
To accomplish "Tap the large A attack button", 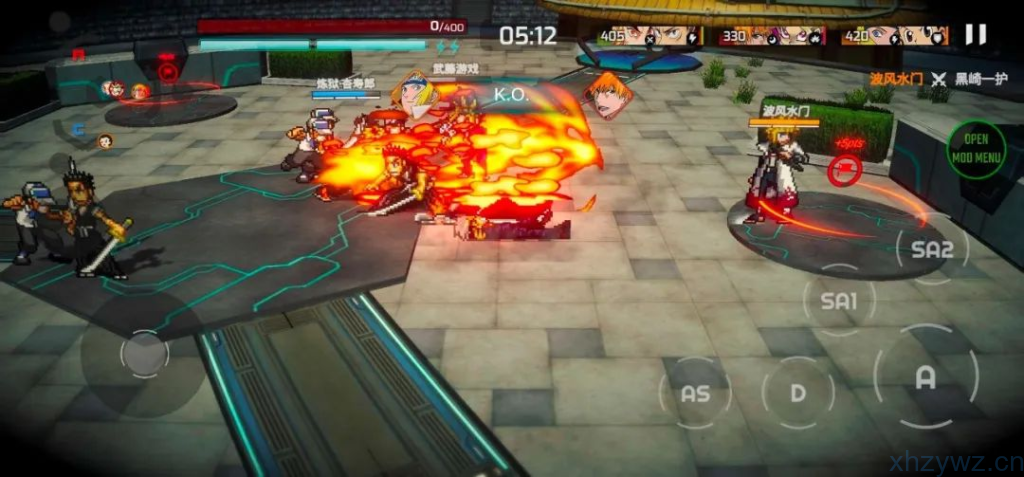I will (x=925, y=377).
